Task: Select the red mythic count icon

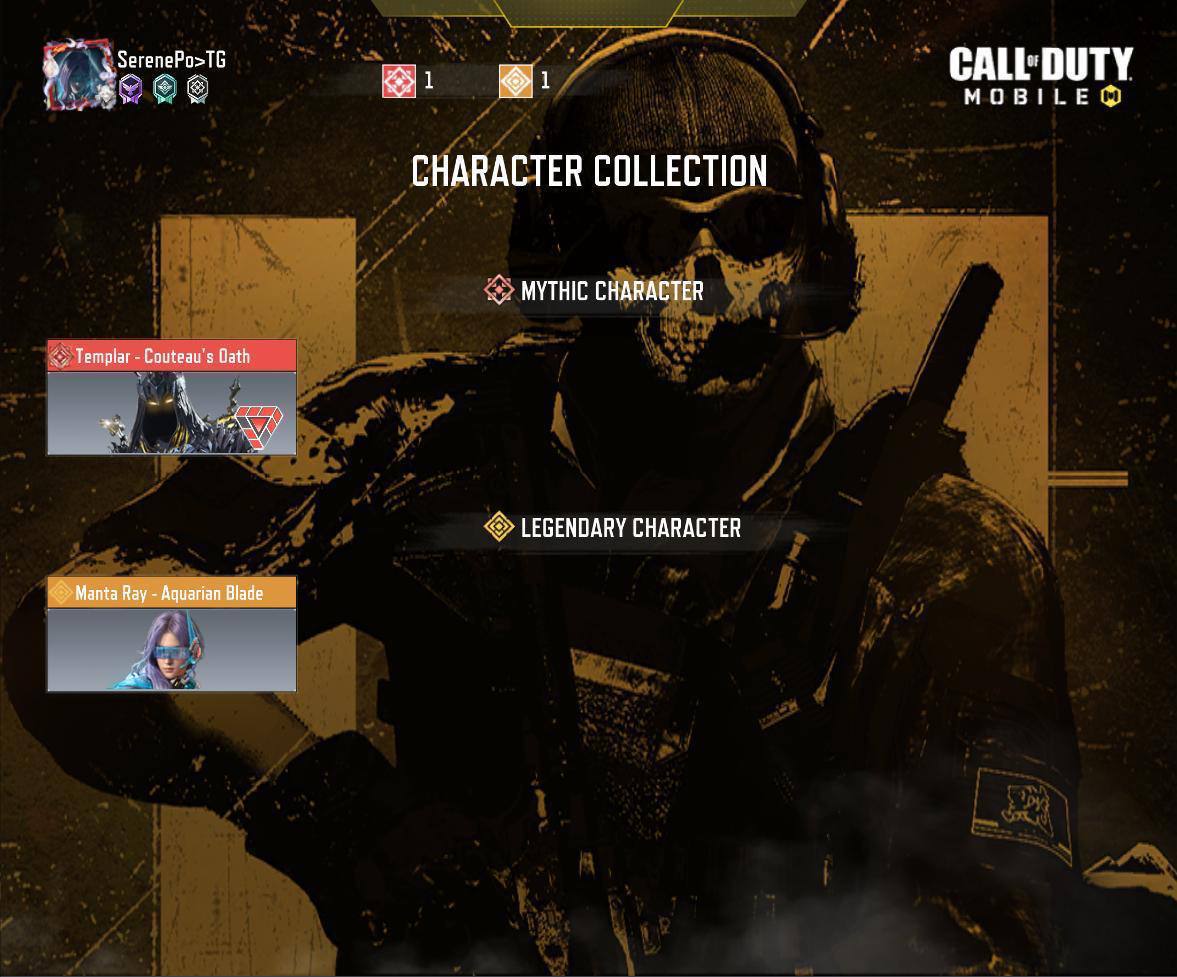Action: pos(399,81)
